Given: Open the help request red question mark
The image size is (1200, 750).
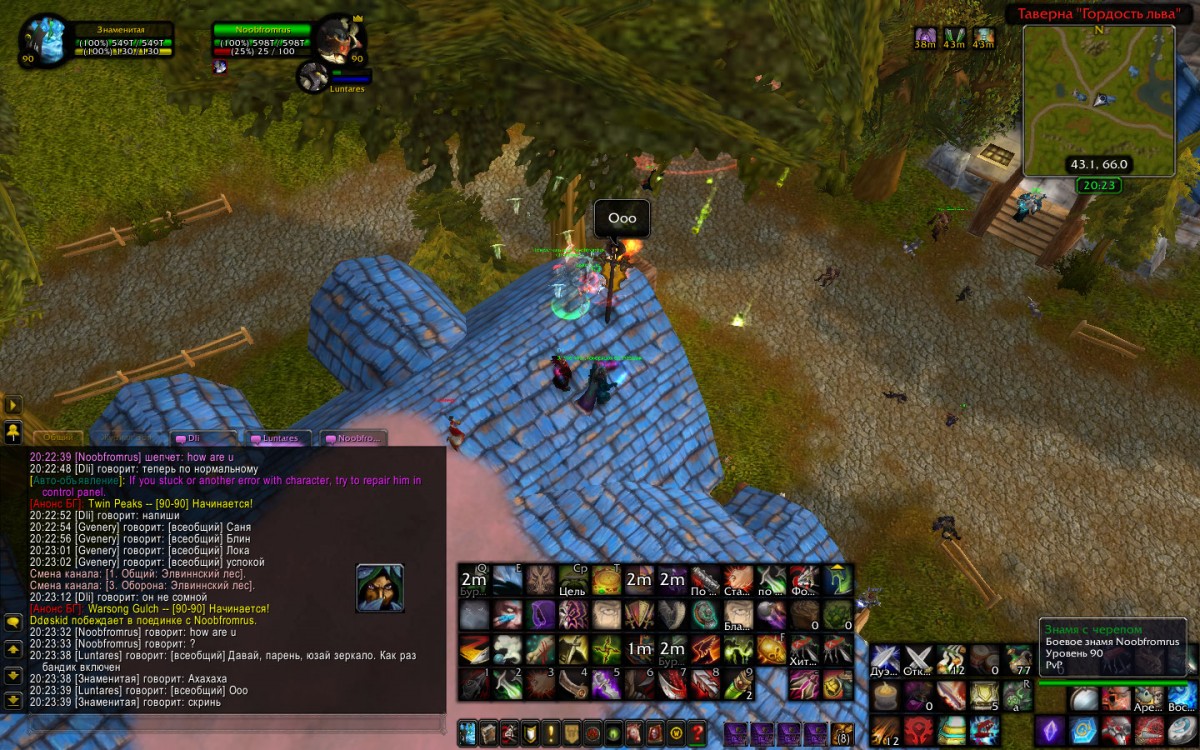Looking at the screenshot, I should point(697,732).
